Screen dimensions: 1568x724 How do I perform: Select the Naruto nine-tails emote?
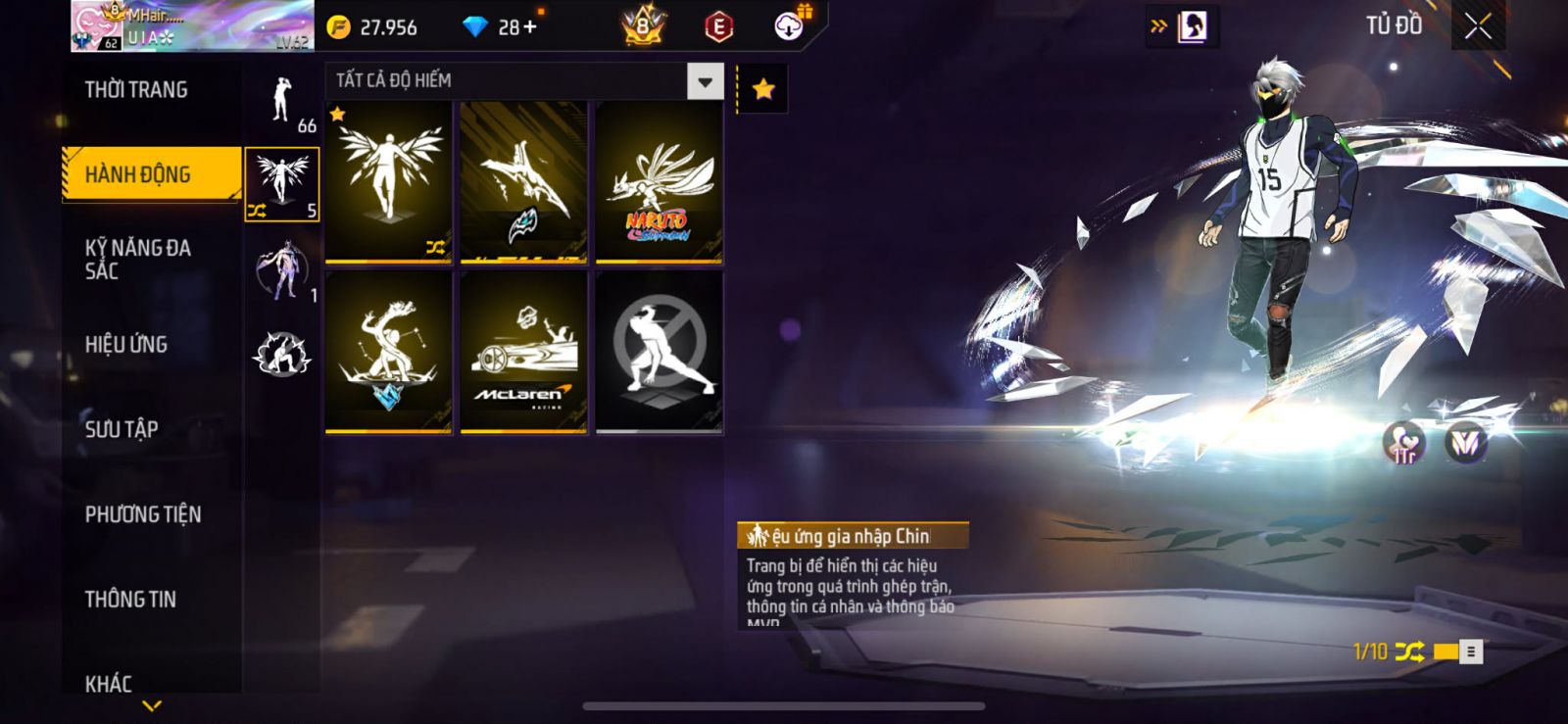coord(660,183)
